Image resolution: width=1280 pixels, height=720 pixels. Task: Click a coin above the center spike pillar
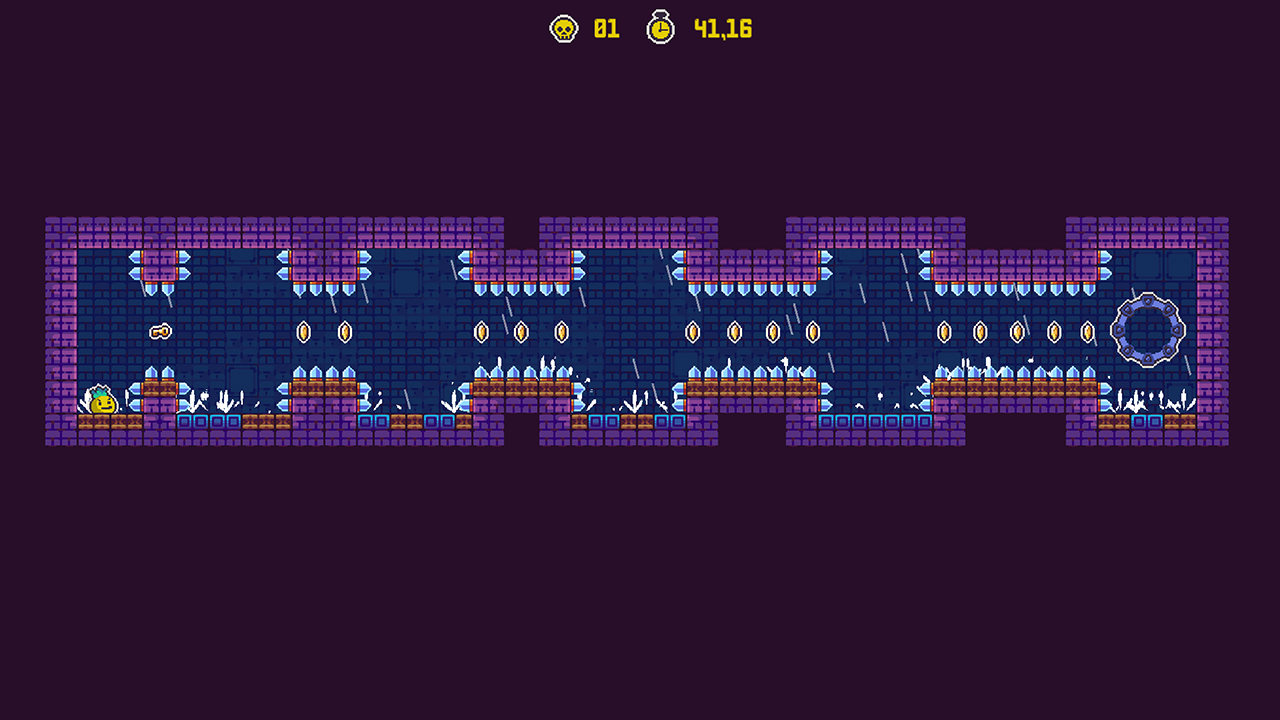(x=693, y=332)
